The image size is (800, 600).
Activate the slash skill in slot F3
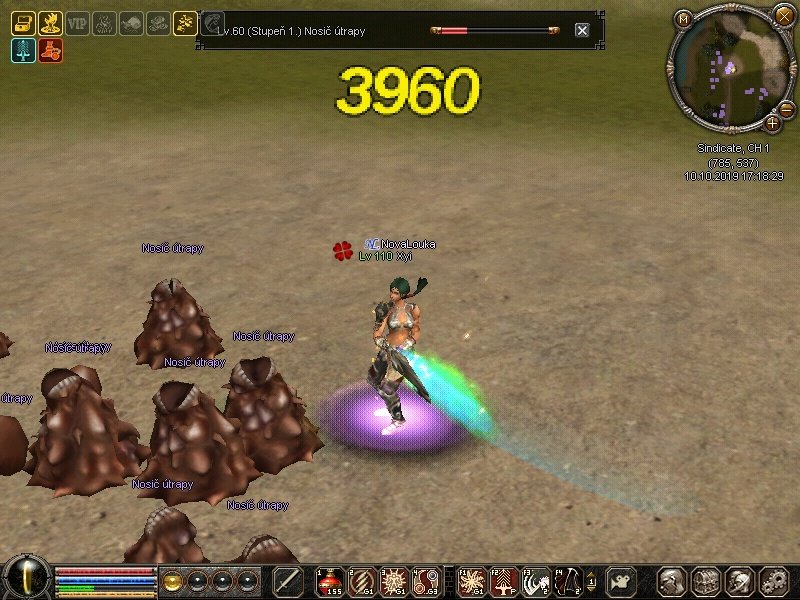tap(536, 581)
